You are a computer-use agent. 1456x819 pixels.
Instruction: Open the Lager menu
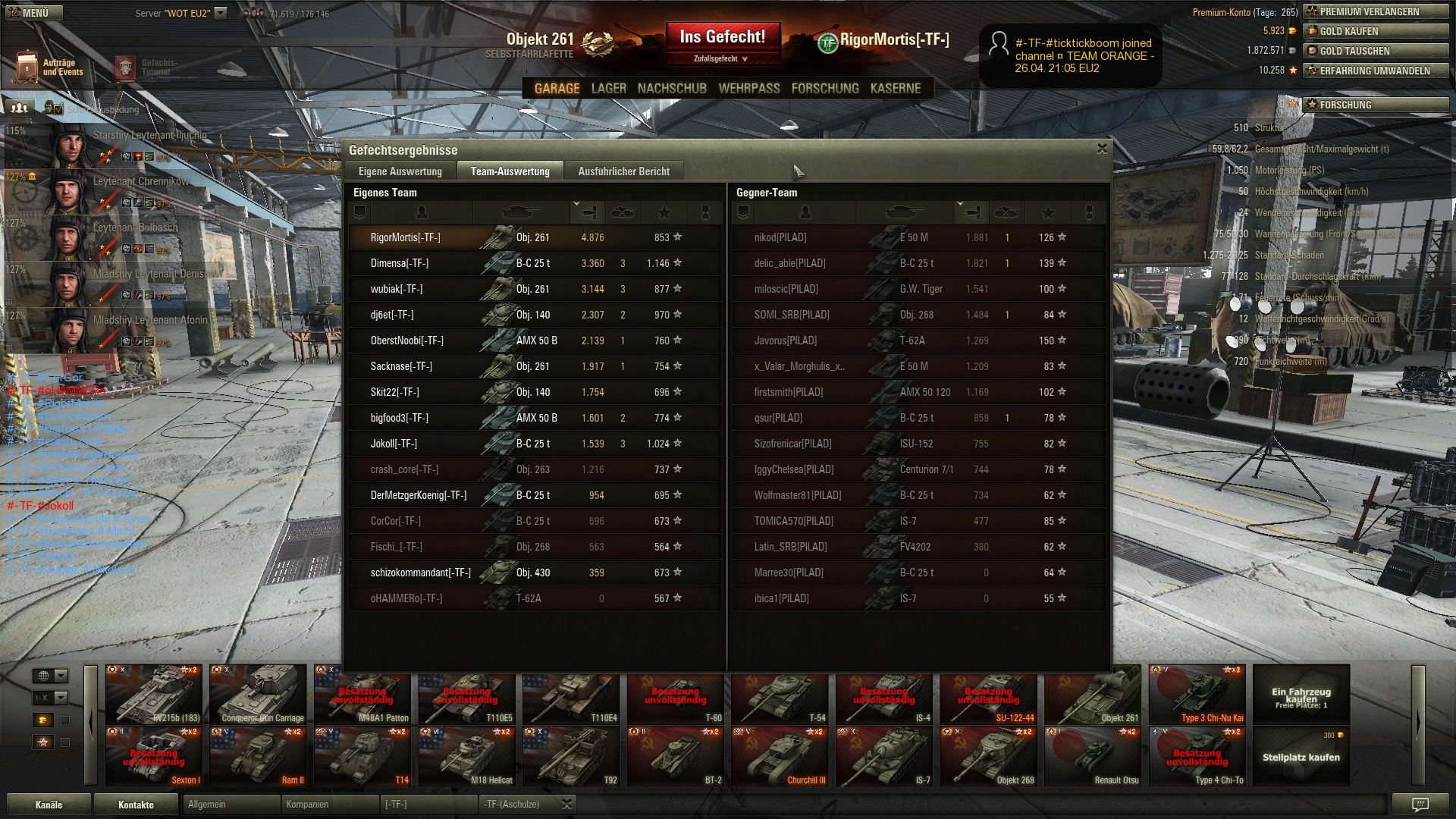click(x=608, y=89)
